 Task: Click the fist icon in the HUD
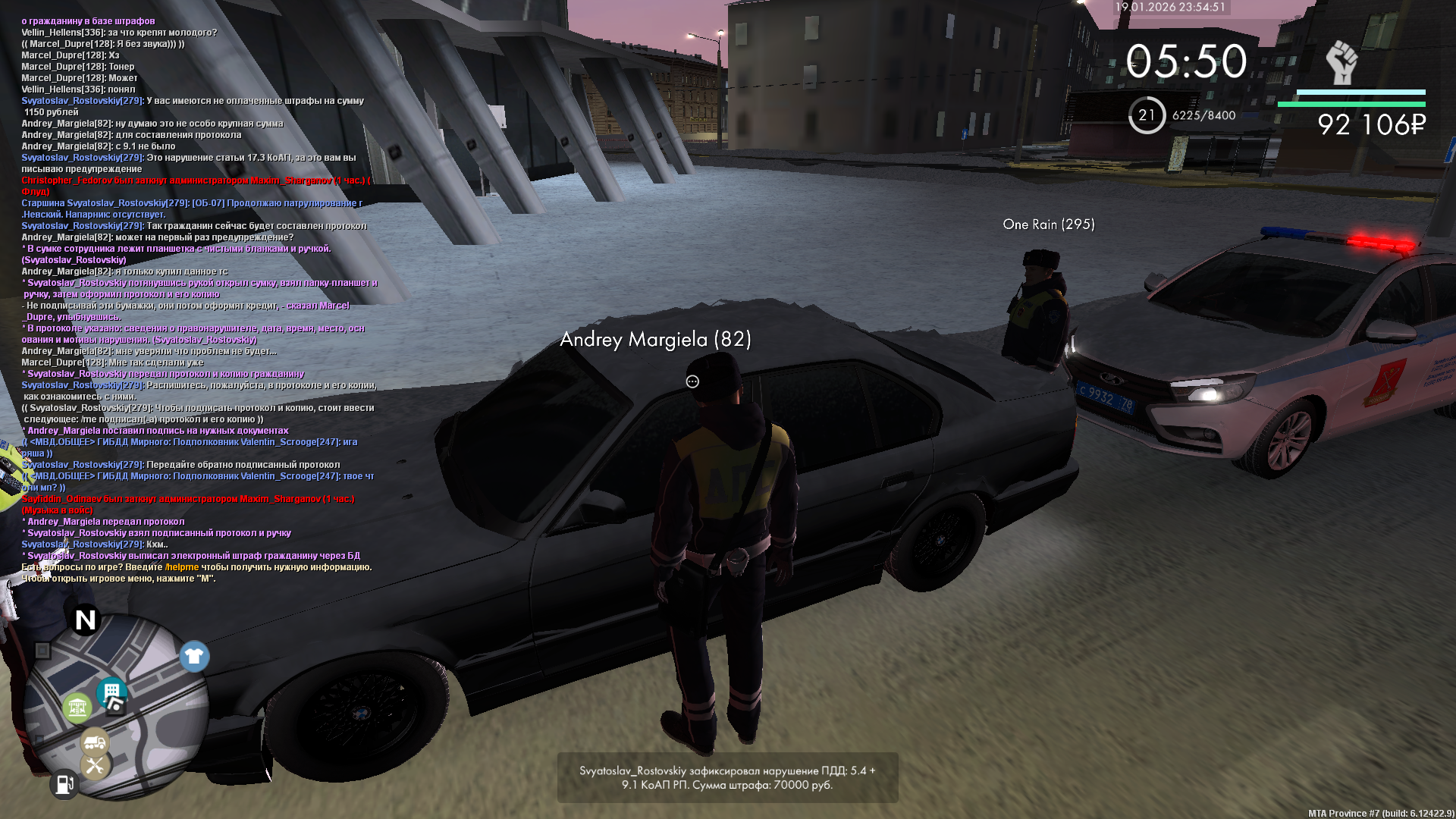point(1341,62)
